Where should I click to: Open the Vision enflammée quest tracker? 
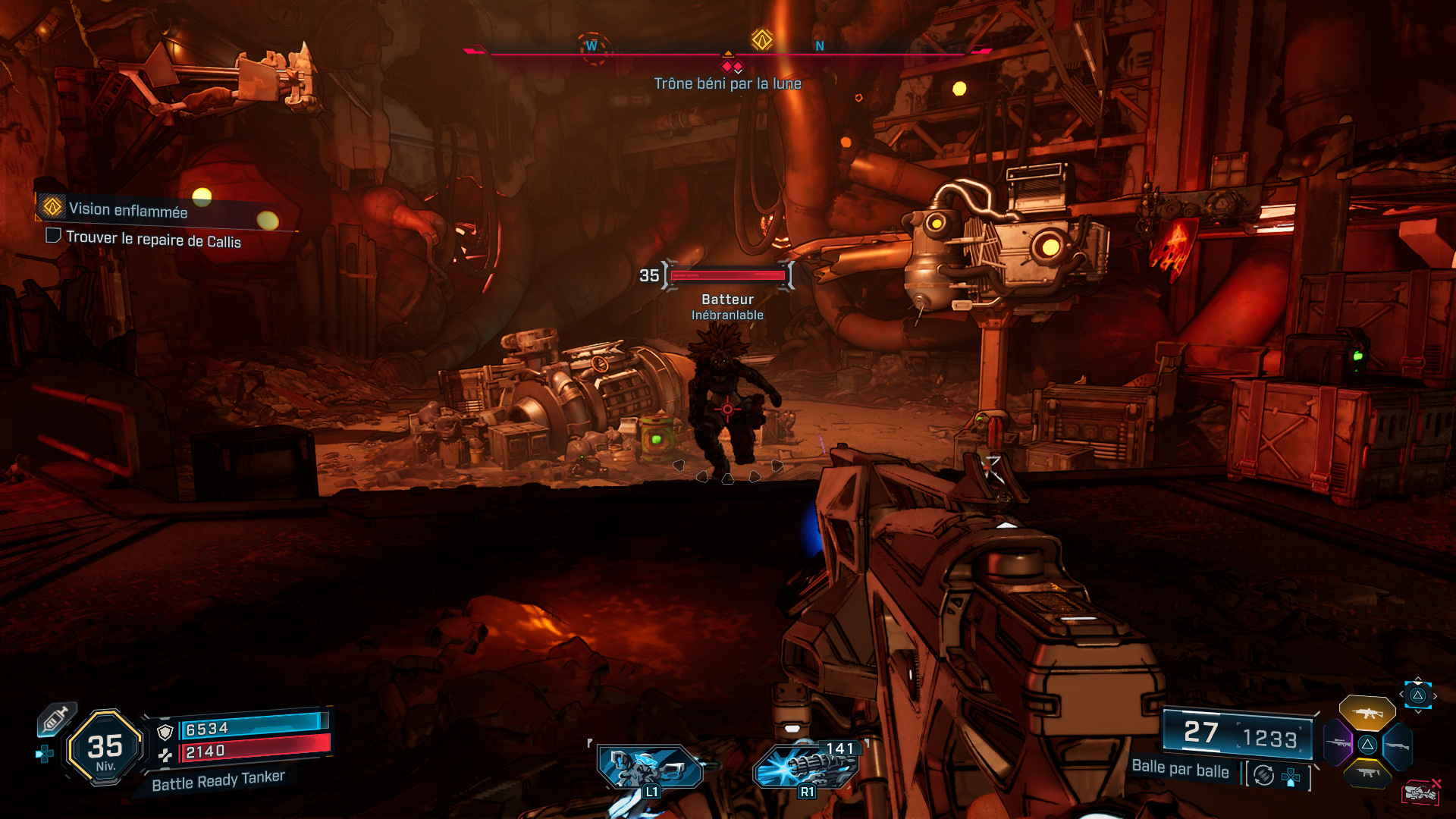click(127, 210)
